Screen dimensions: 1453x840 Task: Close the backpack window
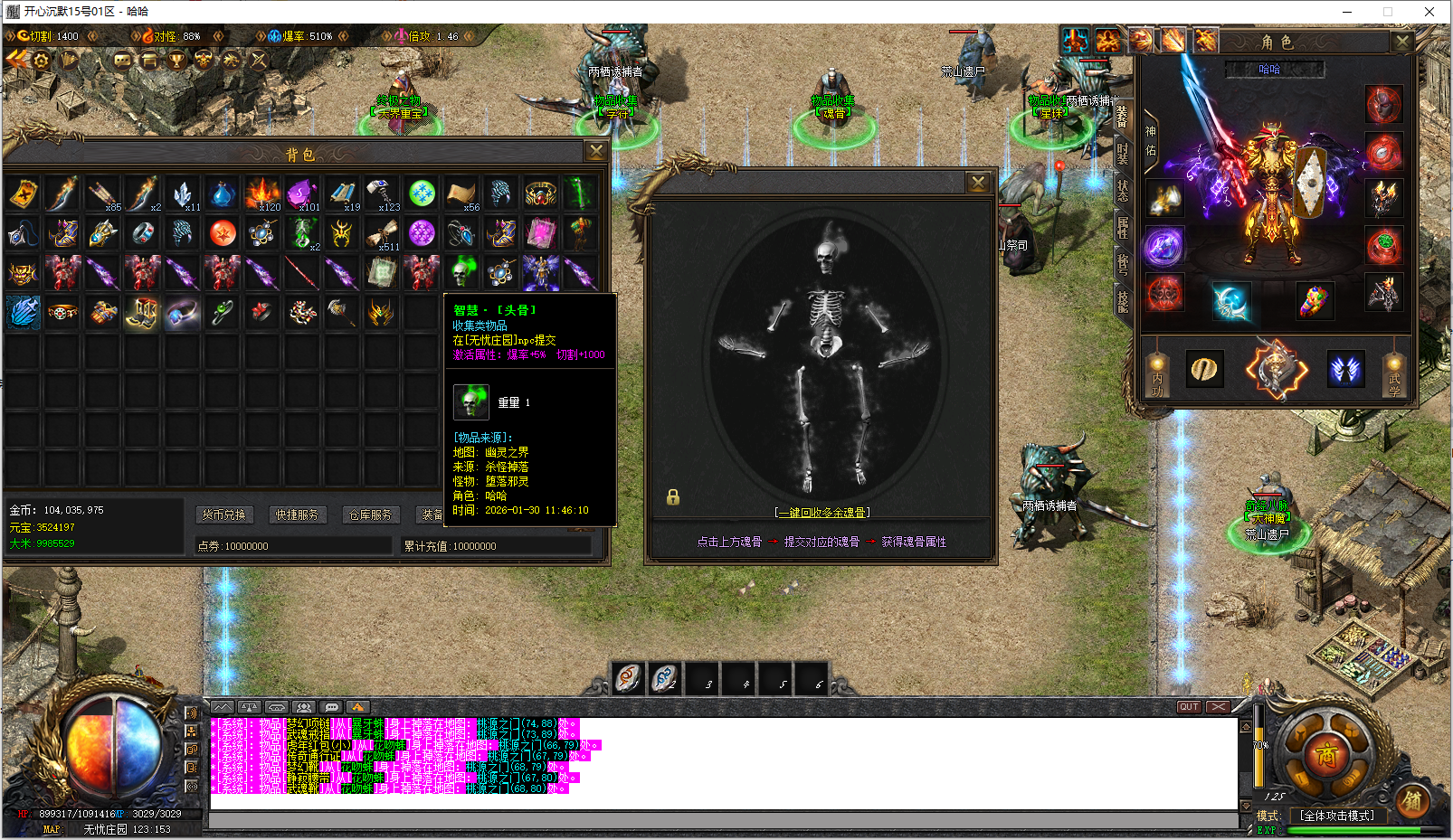(596, 151)
